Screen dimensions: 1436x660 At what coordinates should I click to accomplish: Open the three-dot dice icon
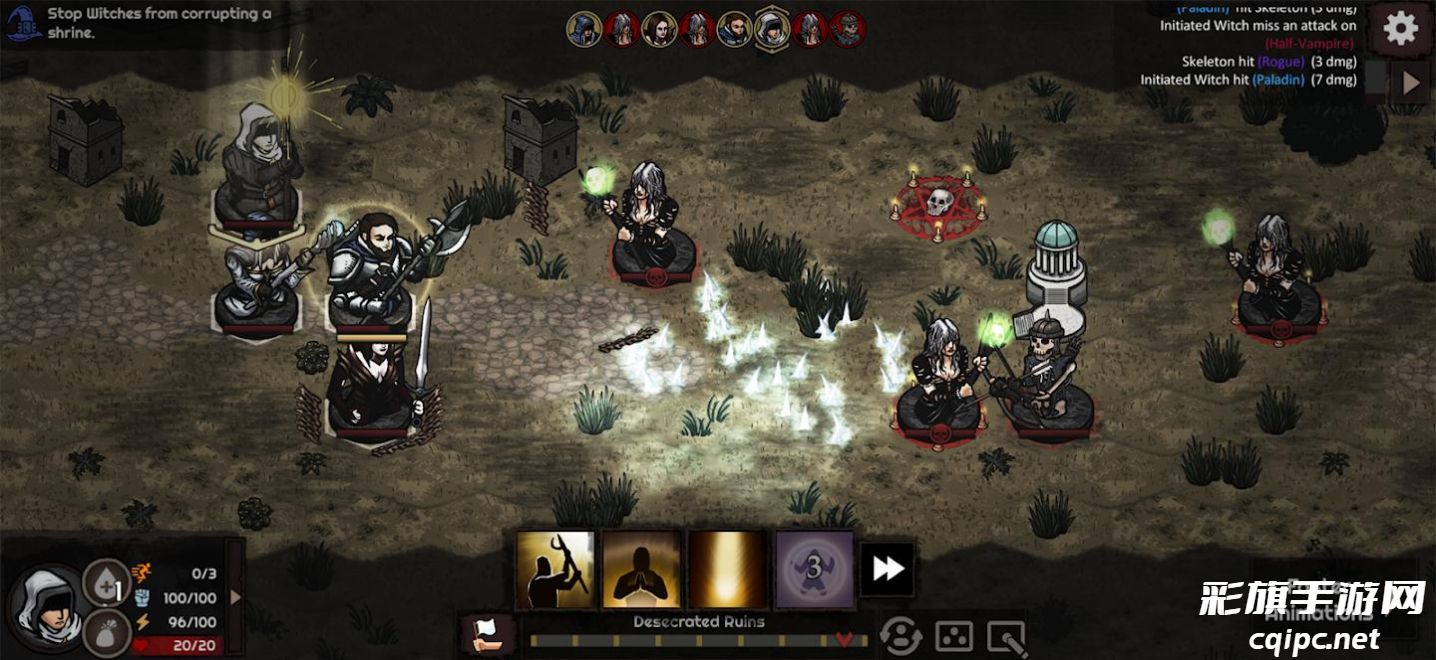tap(954, 637)
